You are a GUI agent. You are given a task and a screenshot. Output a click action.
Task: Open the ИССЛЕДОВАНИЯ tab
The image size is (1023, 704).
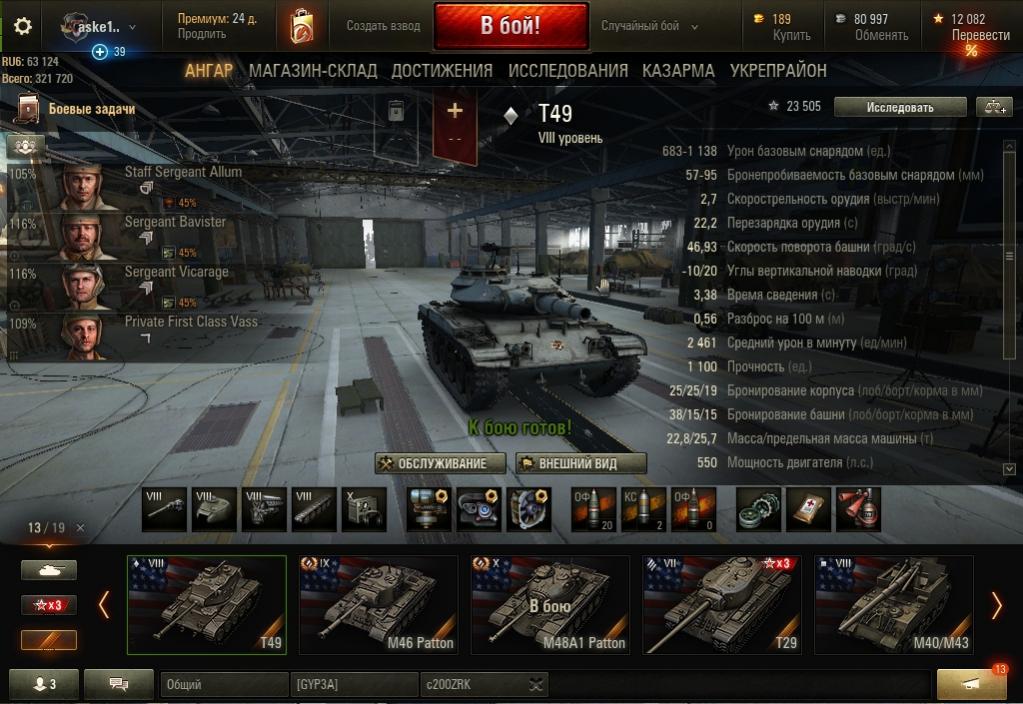point(568,71)
